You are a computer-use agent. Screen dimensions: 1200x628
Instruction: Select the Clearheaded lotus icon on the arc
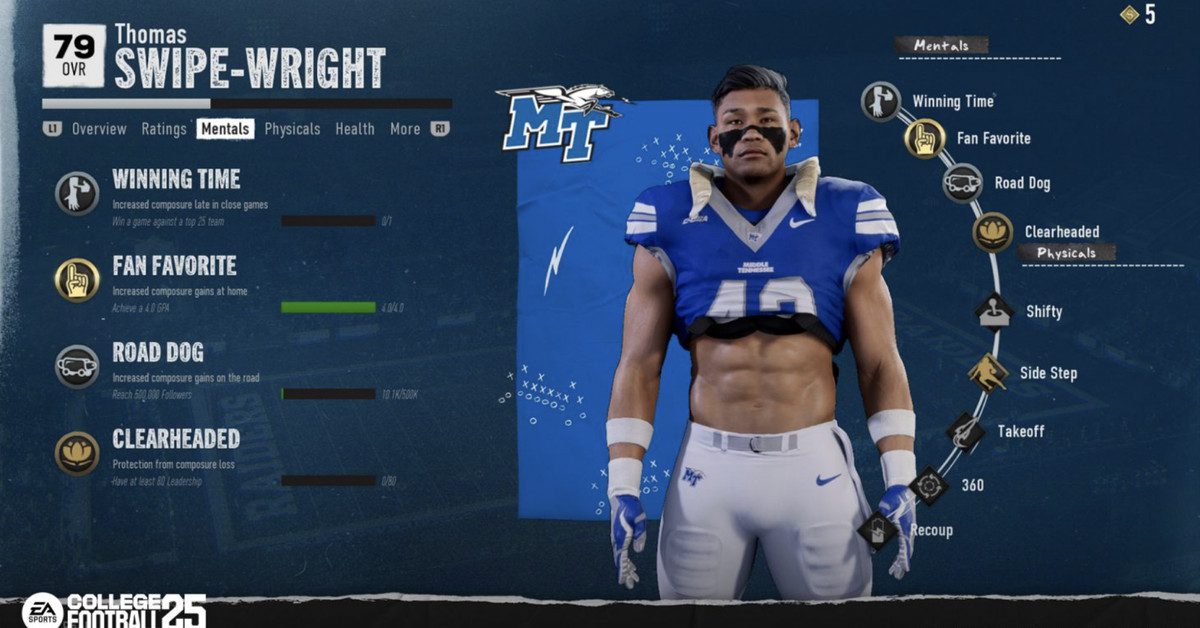tap(993, 232)
